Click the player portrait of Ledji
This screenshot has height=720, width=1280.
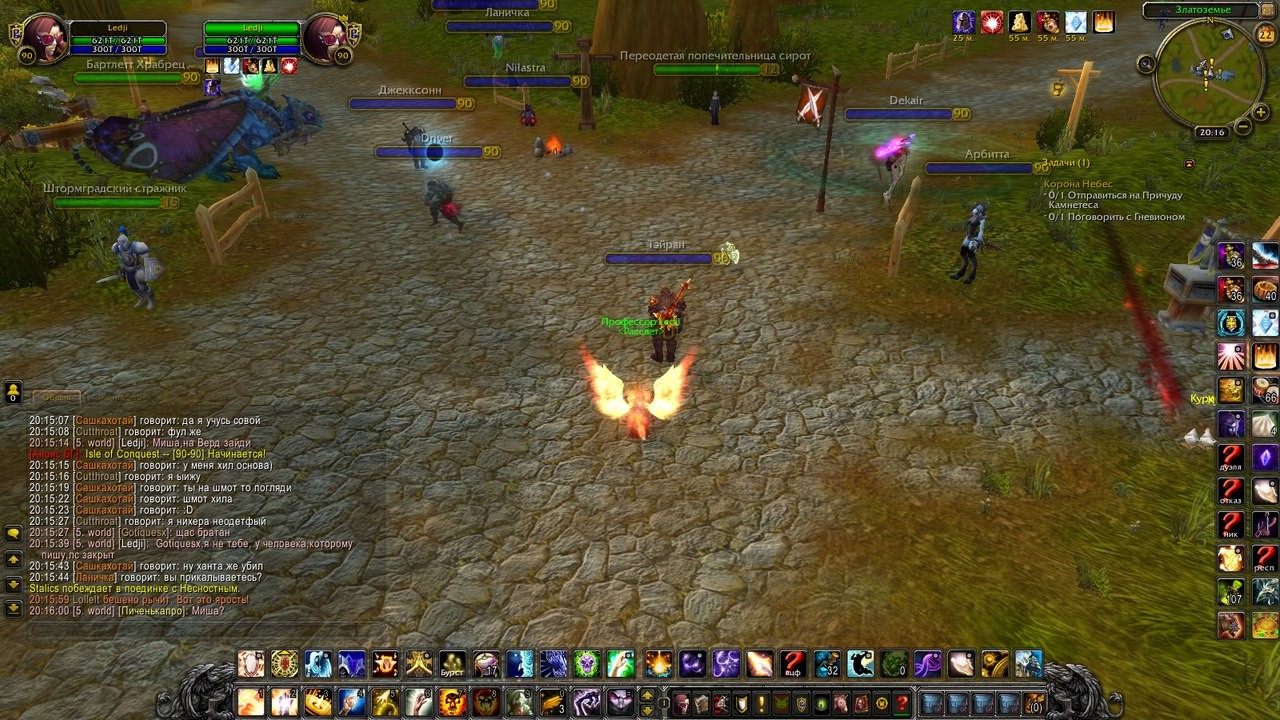44,39
